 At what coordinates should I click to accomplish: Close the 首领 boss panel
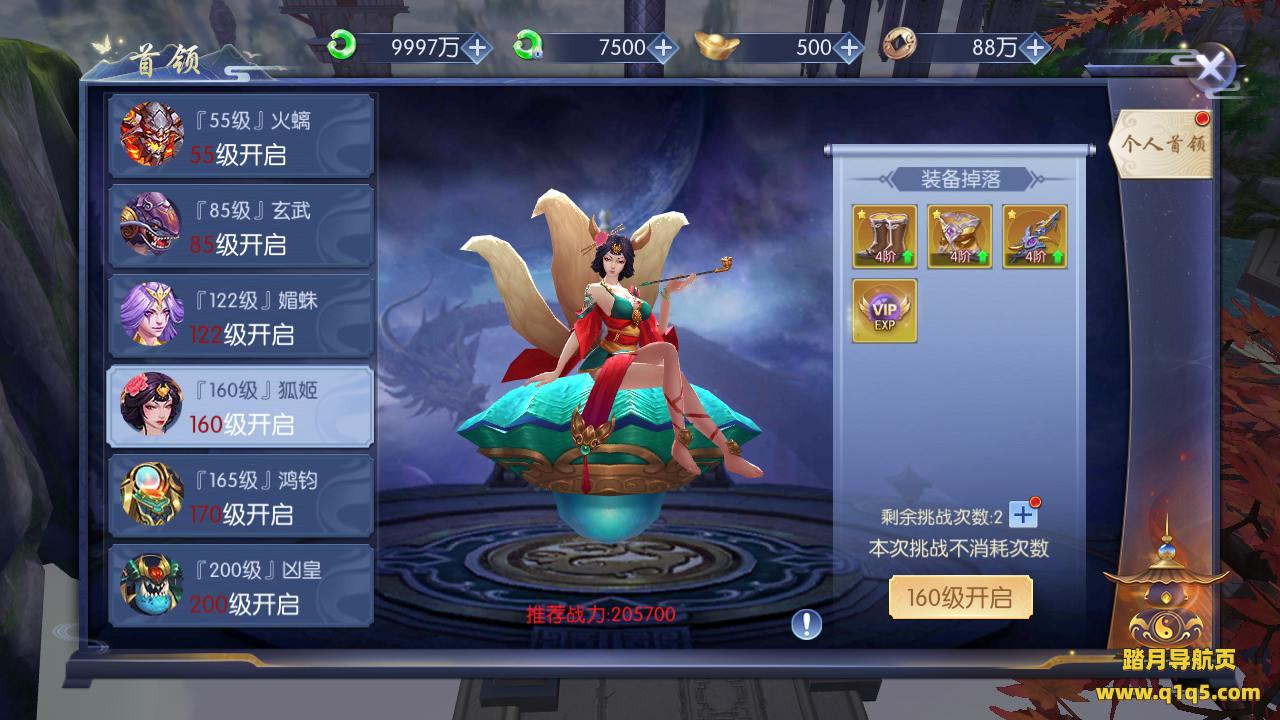pos(1212,69)
